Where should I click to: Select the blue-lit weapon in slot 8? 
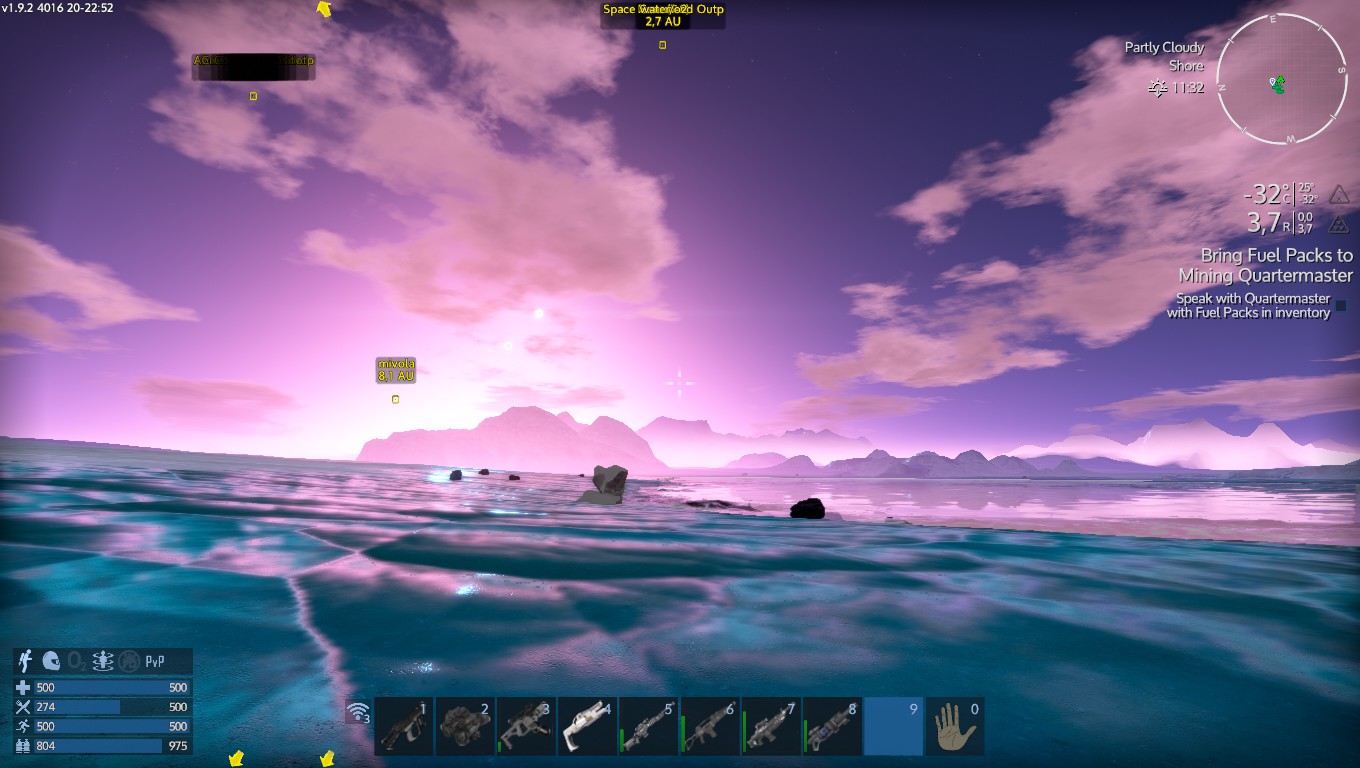[x=831, y=726]
